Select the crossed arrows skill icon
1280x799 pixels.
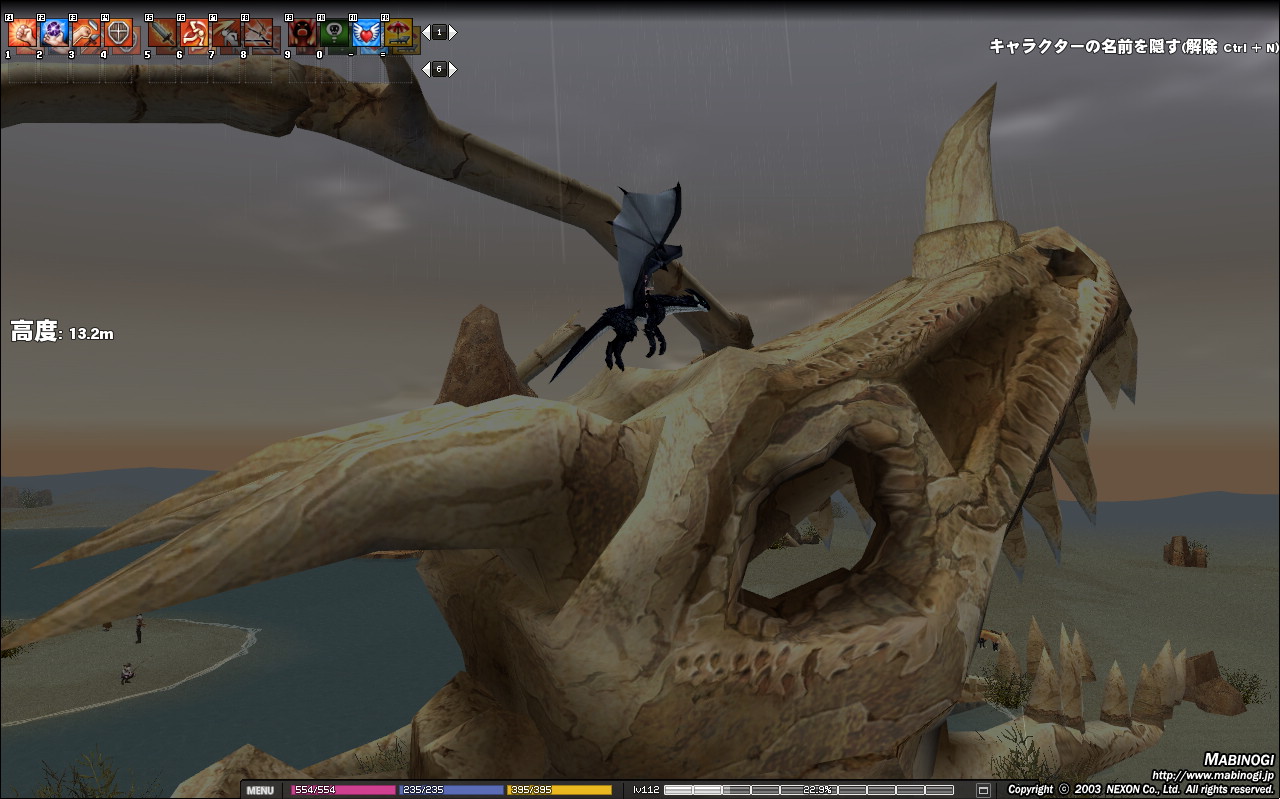coord(258,33)
